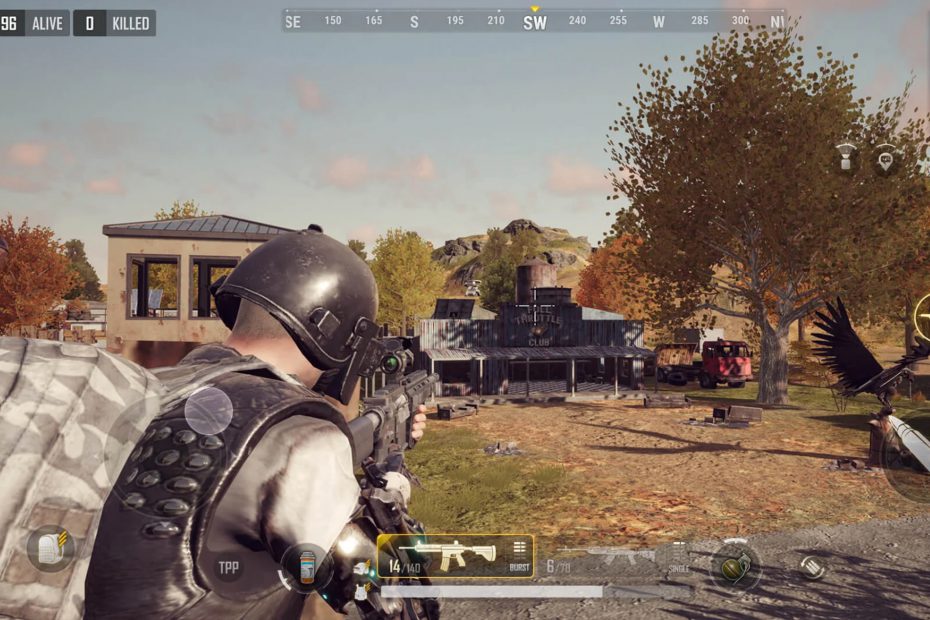Select the frag grenade throwable
Screen dimensions: 930x620
pyautogui.click(x=735, y=565)
